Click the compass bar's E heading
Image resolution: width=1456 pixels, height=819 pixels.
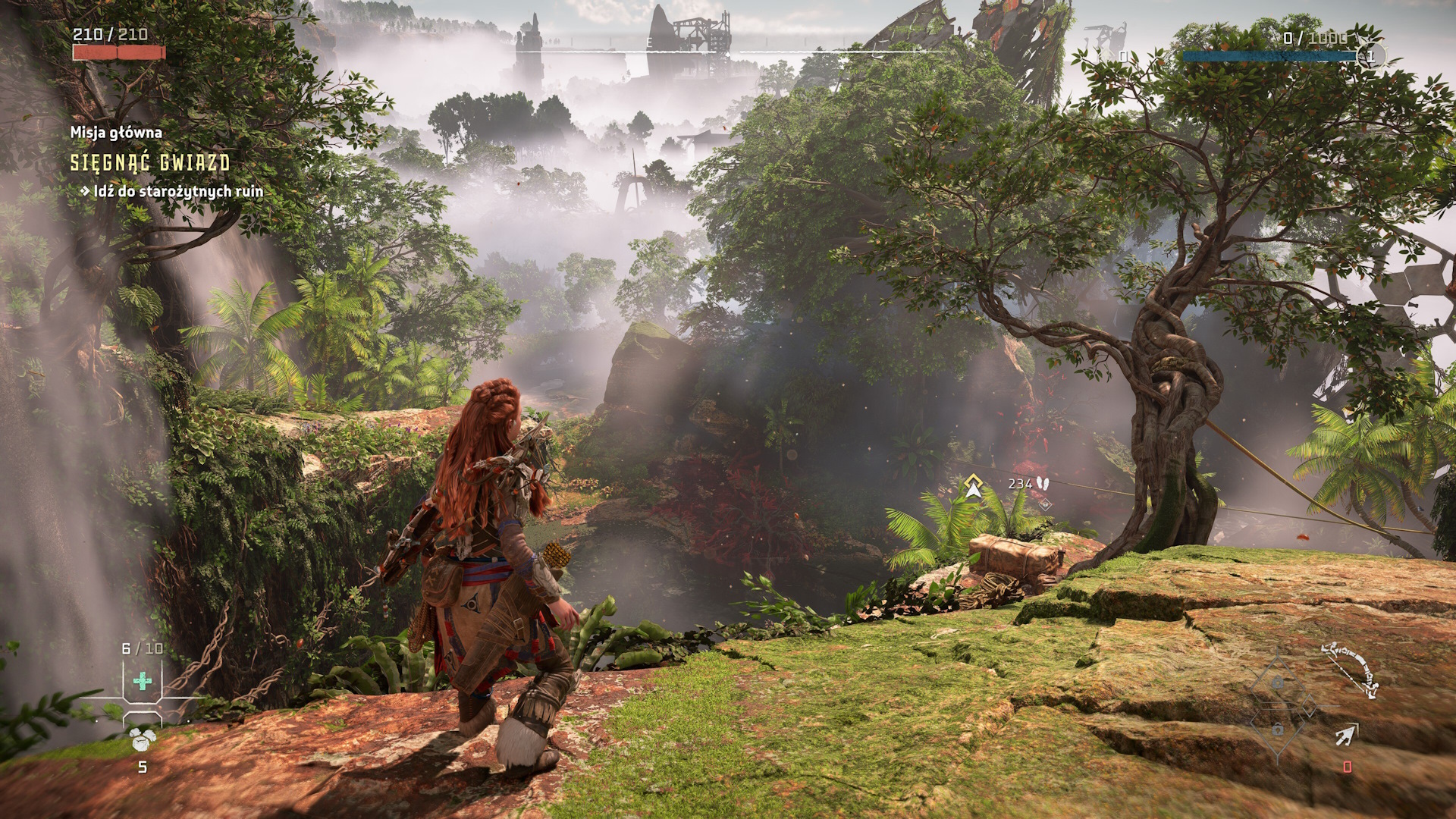(x=650, y=43)
